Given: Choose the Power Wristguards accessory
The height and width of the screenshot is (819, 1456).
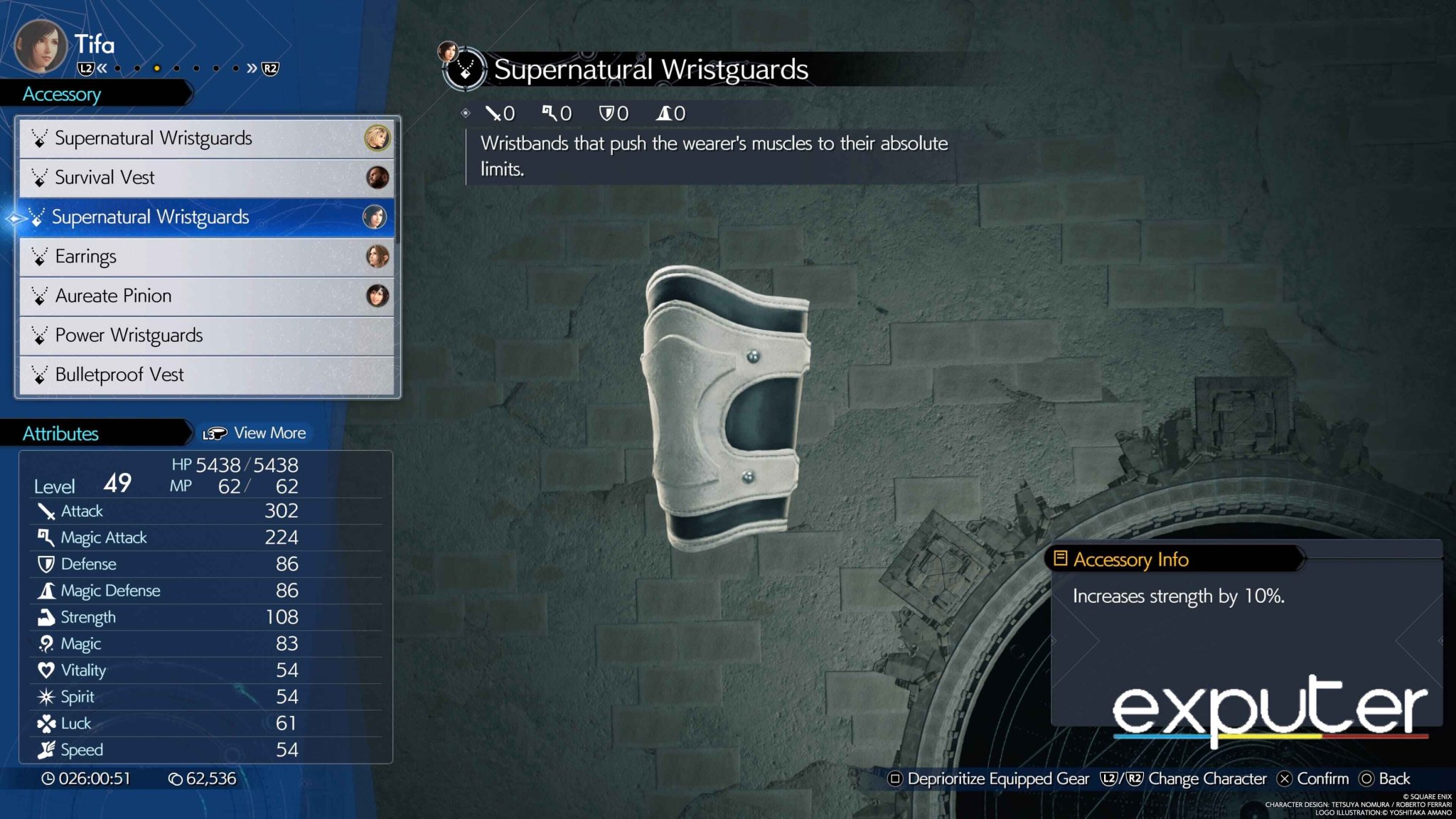Looking at the screenshot, I should pos(206,336).
